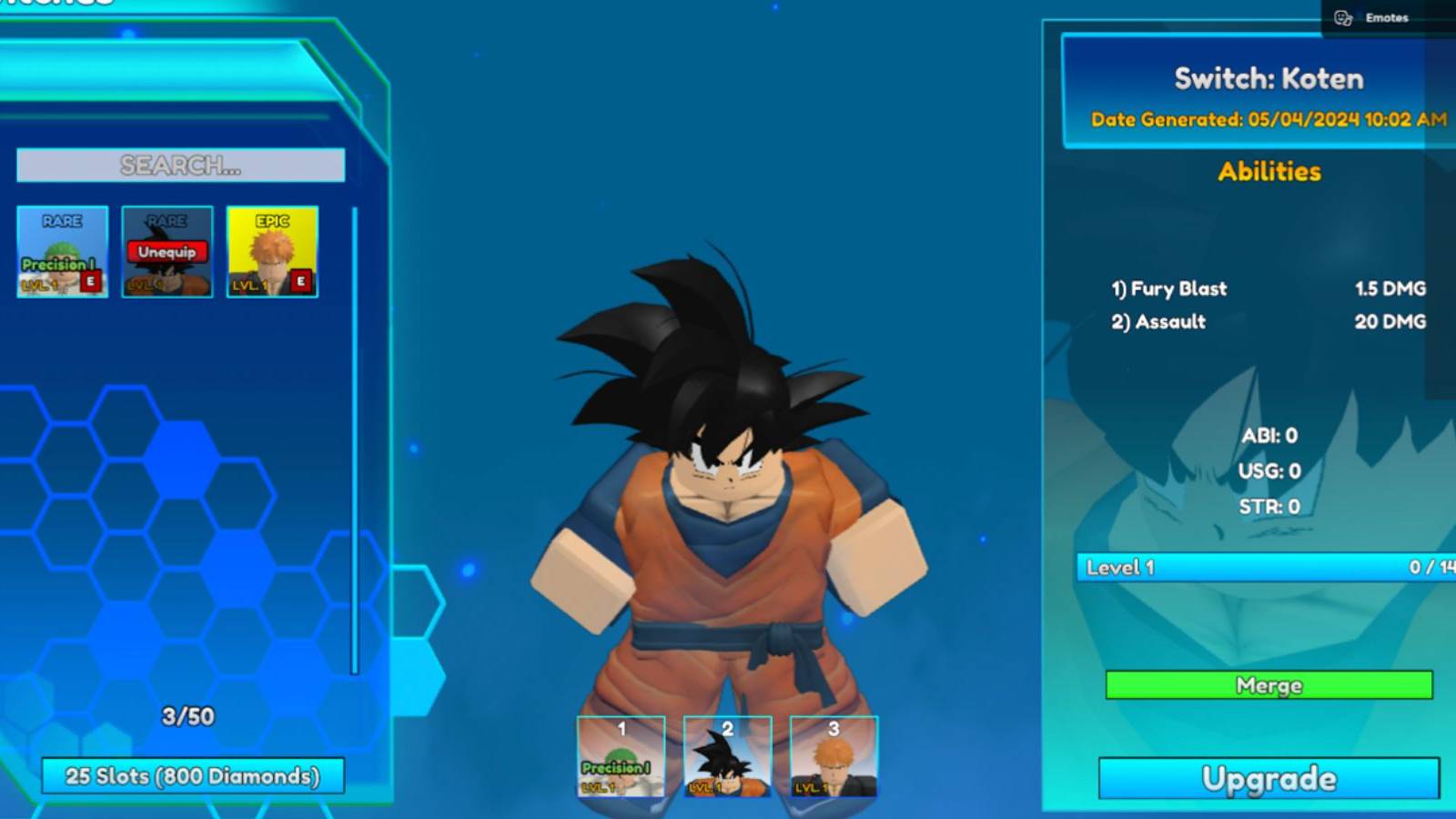Open the Assault ability details
The width and height of the screenshot is (1456, 819).
(x=1168, y=321)
